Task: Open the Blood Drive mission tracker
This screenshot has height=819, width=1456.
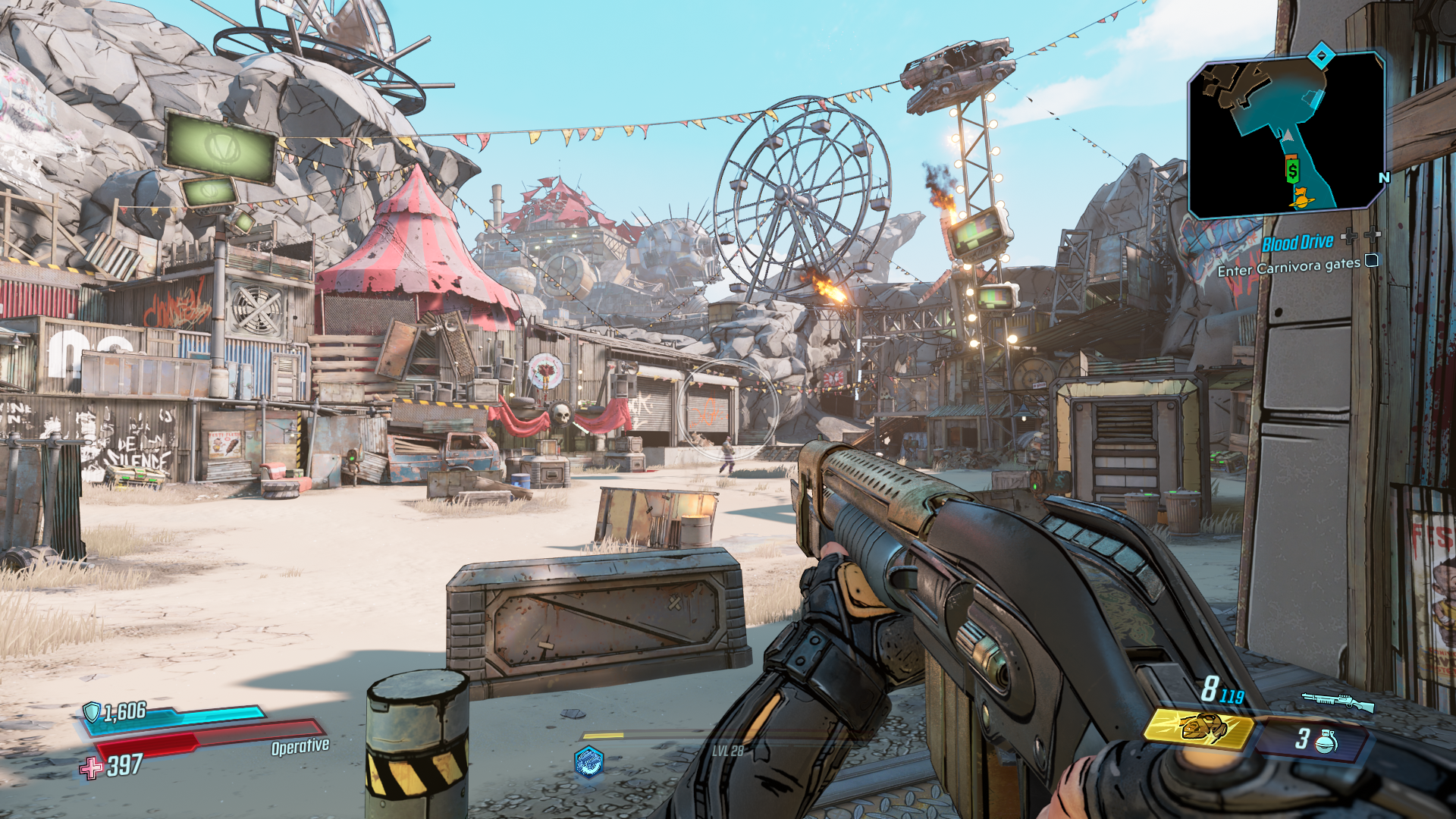Action: click(x=1297, y=243)
